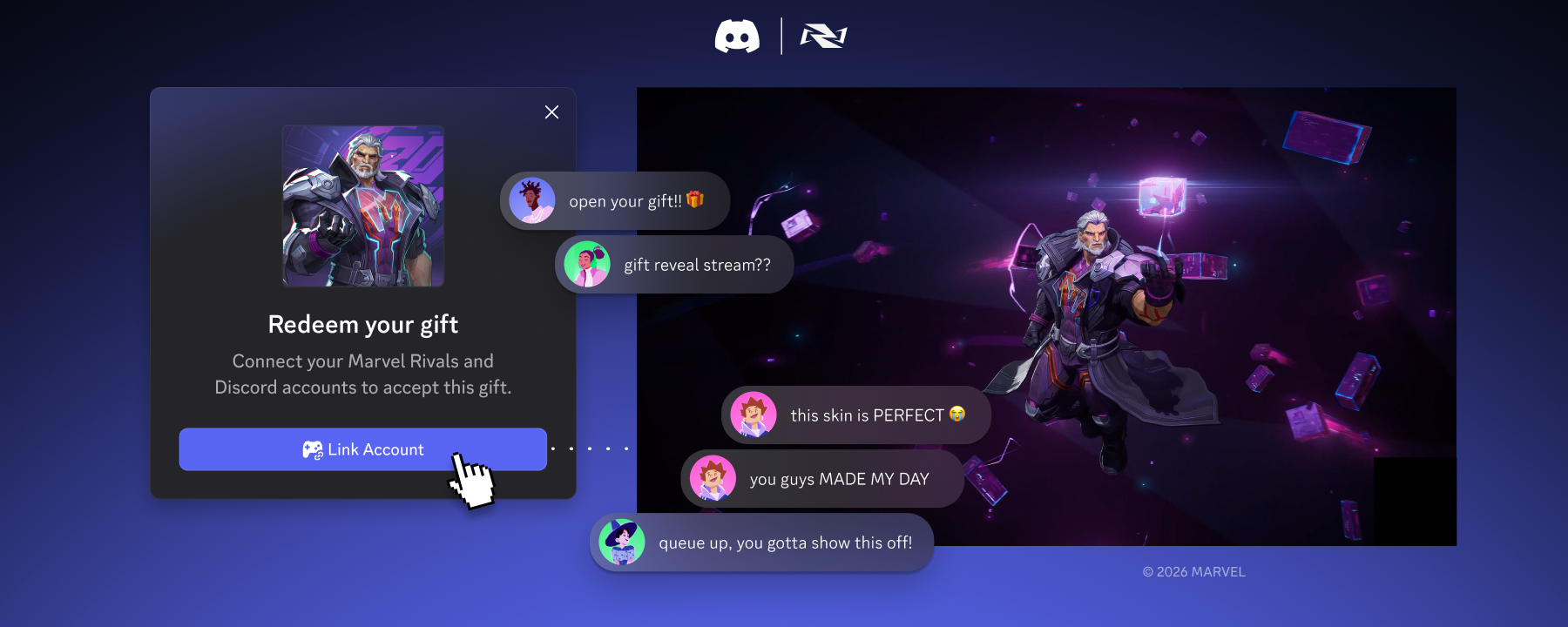Click the Marvel Rivals logo icon
The image size is (1568, 627).
pyautogui.click(x=822, y=37)
